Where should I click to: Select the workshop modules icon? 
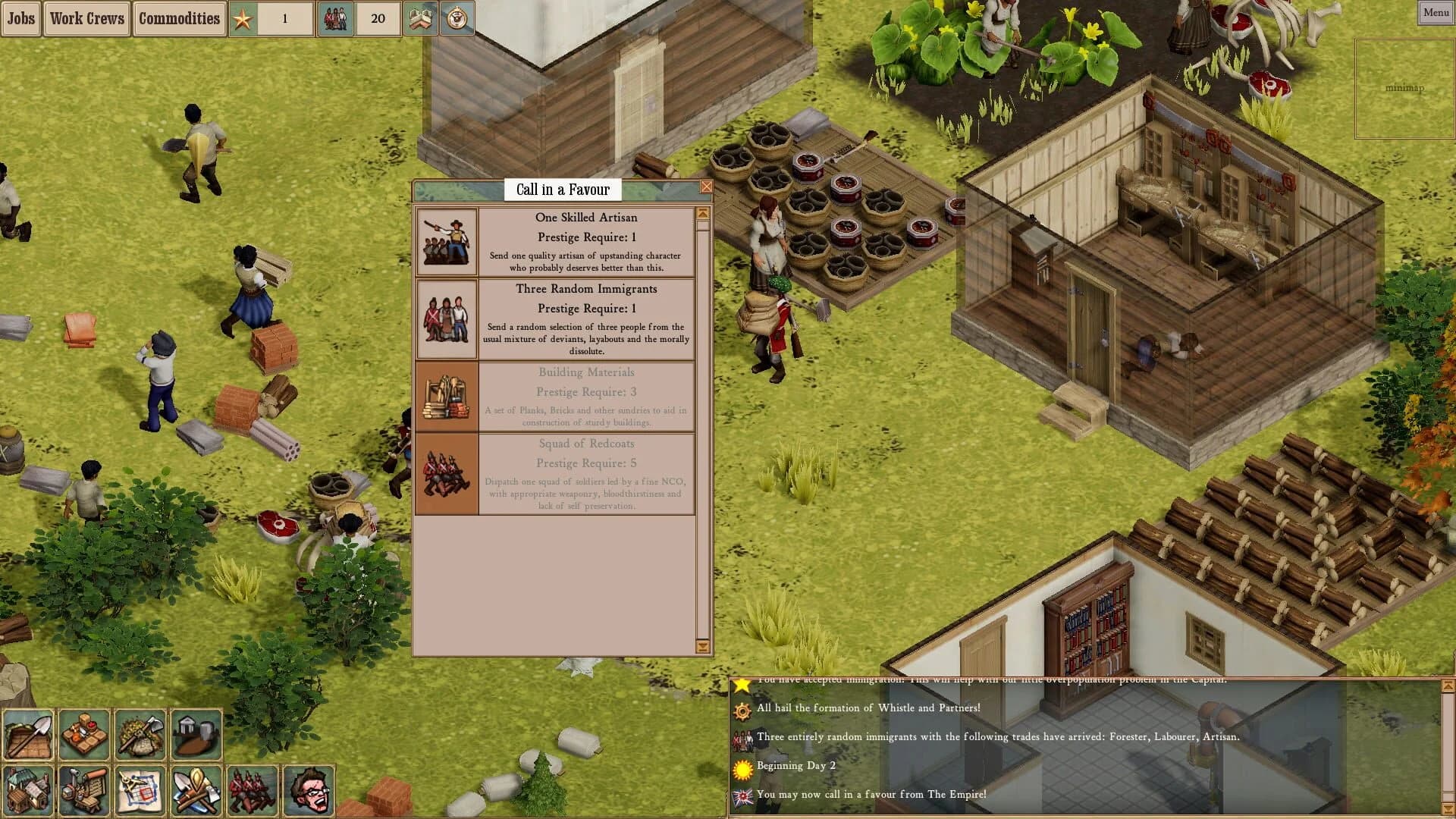85,790
